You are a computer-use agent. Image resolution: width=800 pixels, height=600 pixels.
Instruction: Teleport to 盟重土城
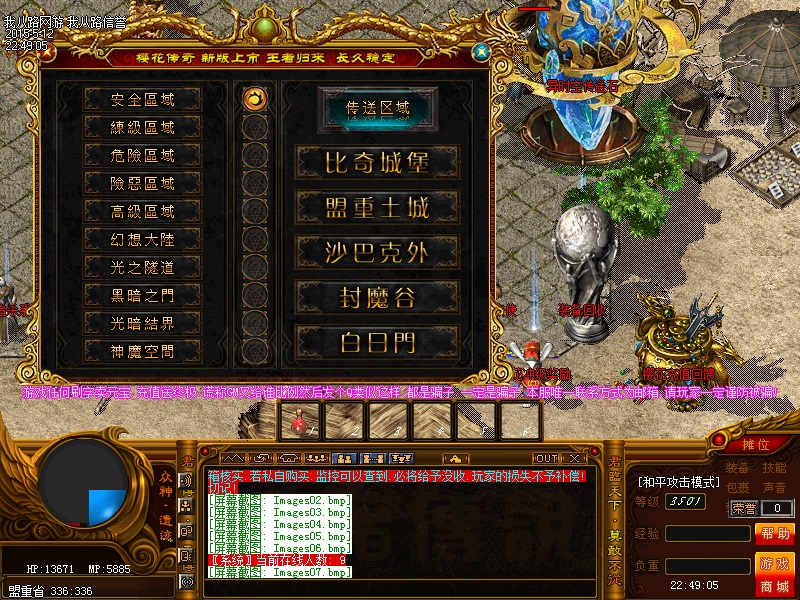pos(377,207)
